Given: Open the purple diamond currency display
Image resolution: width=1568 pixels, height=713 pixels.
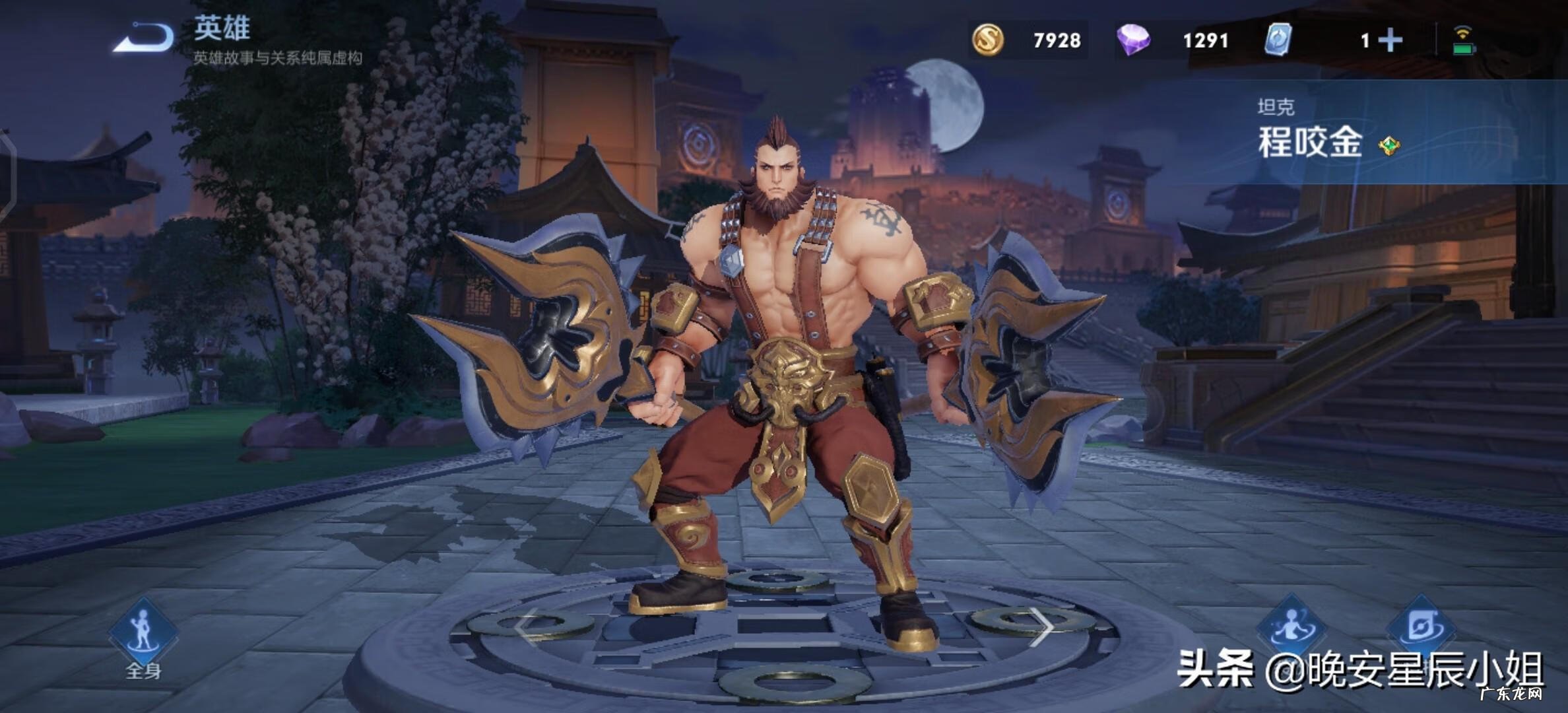Looking at the screenshot, I should coord(1133,40).
